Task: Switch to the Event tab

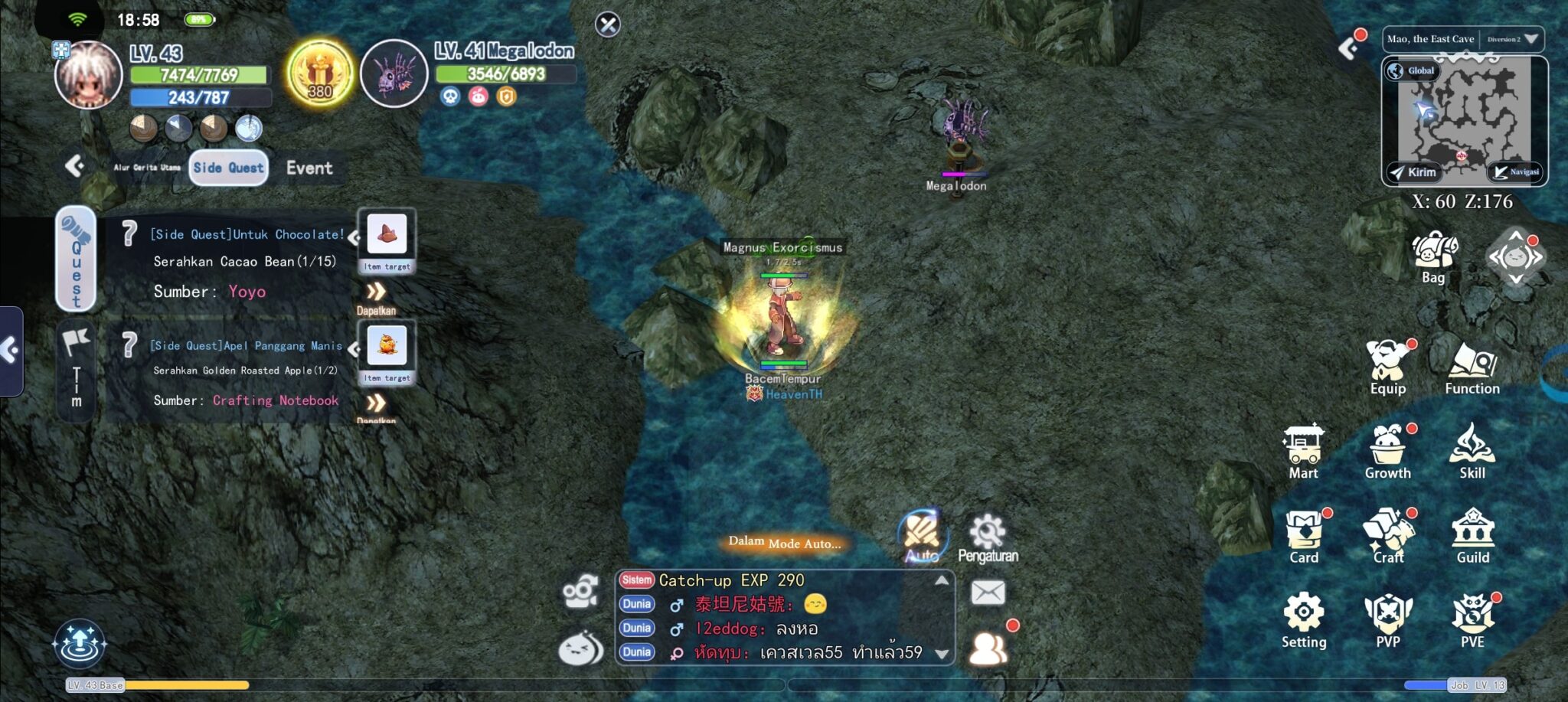Action: tap(309, 168)
